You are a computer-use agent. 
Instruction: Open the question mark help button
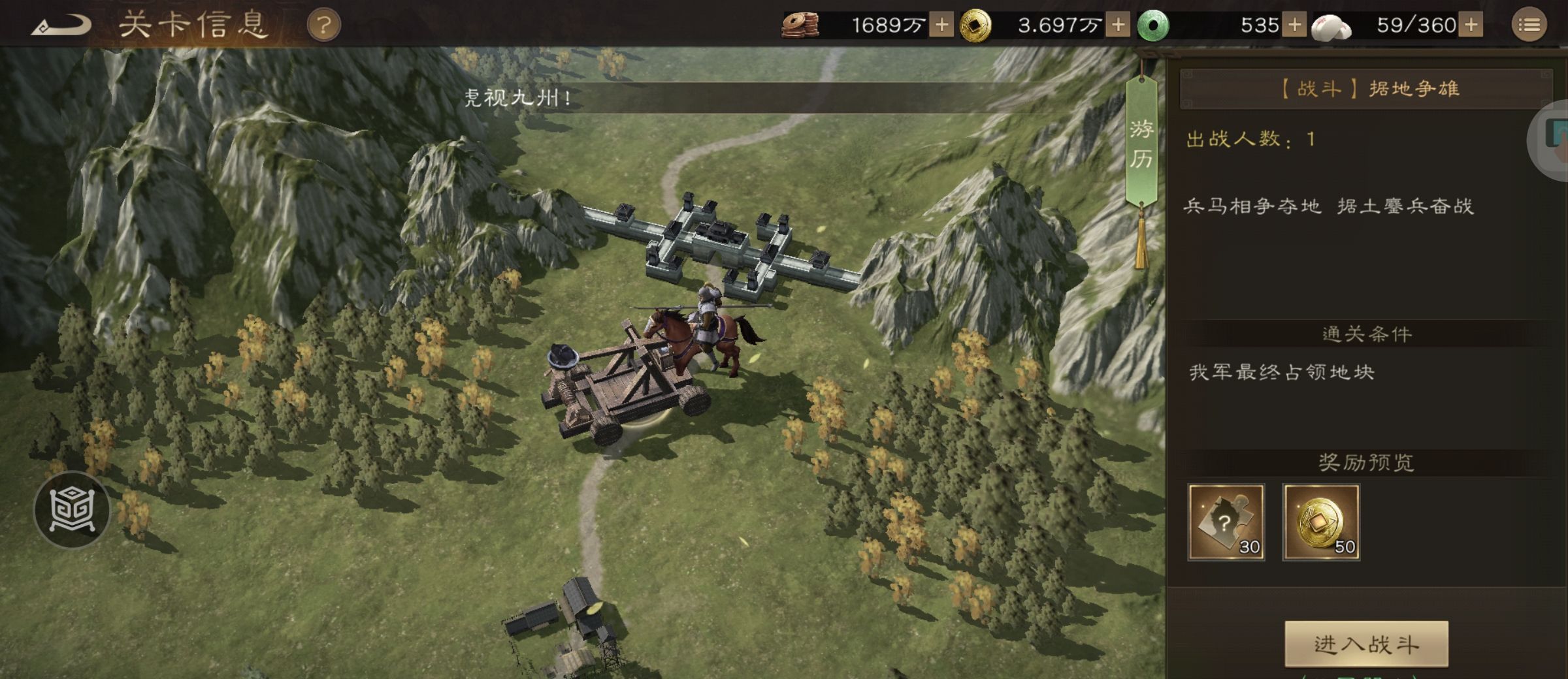[323, 26]
